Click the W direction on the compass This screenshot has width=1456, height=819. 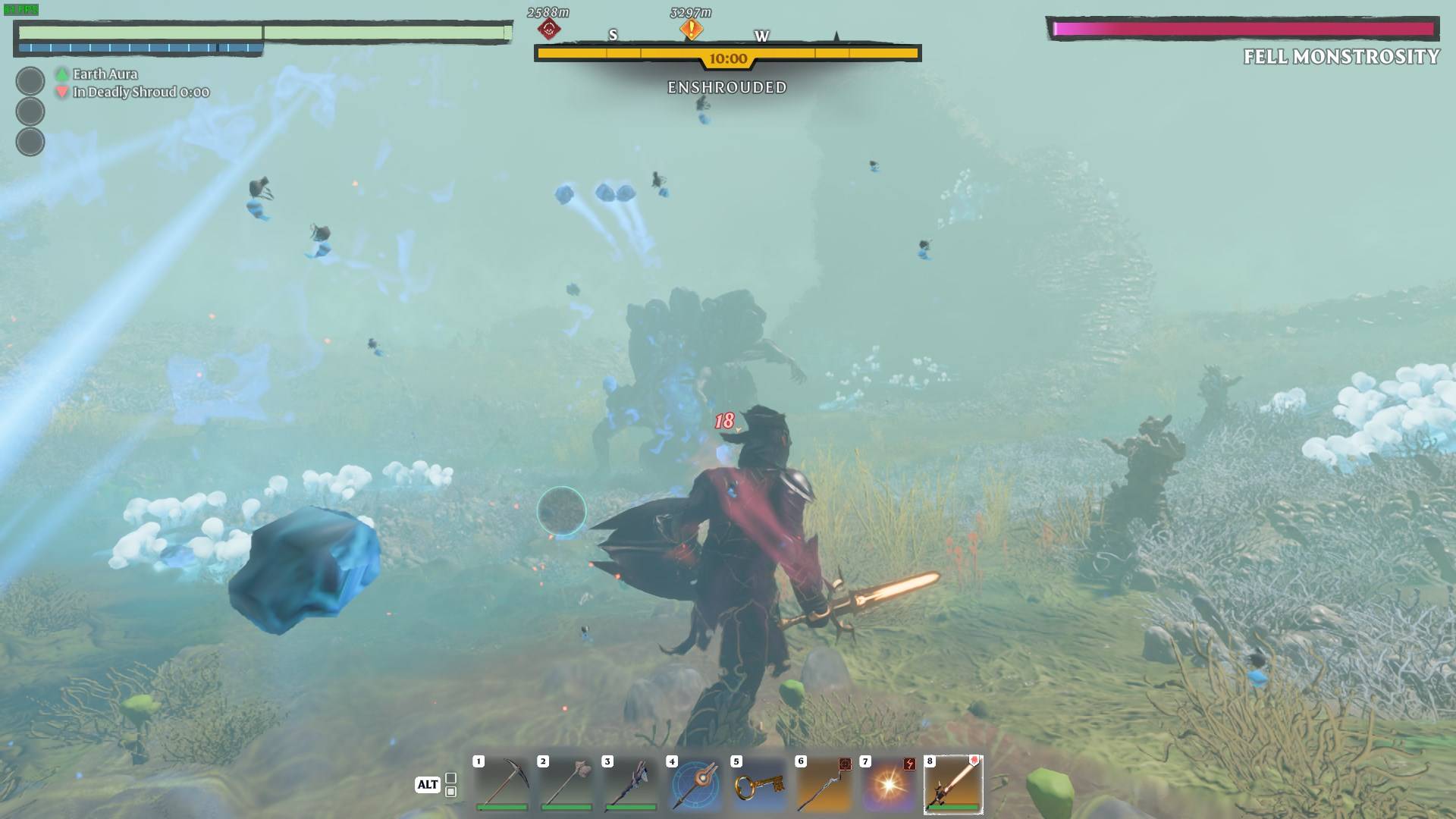(x=762, y=35)
